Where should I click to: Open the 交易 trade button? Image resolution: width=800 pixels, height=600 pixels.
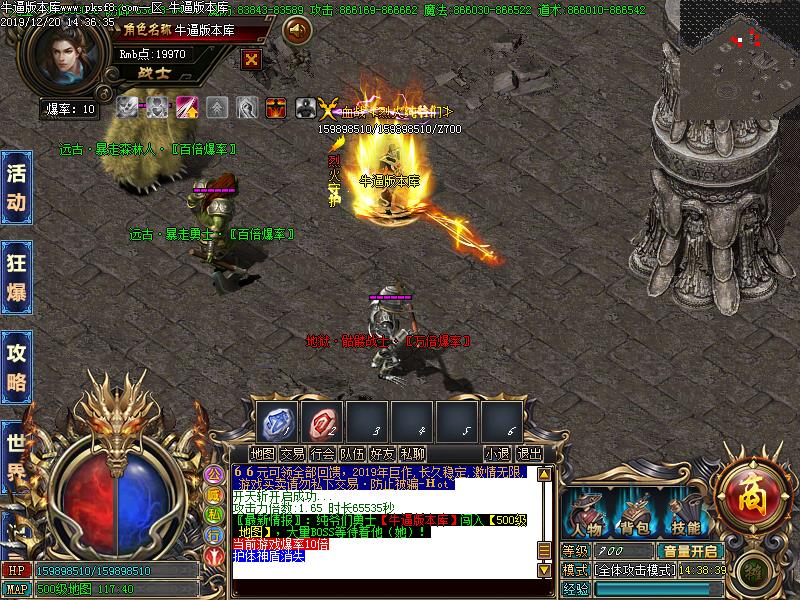point(293,454)
